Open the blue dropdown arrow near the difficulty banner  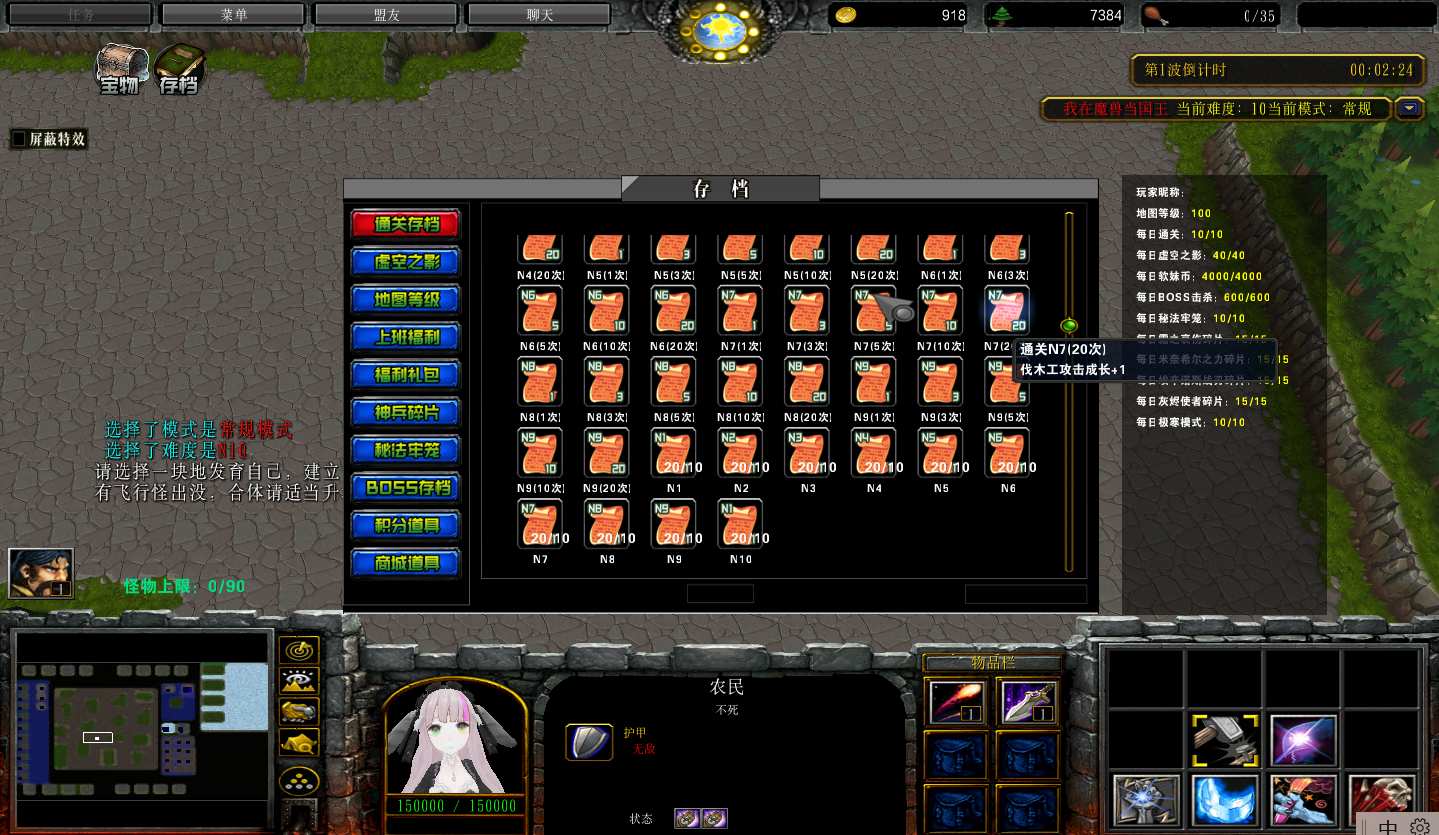1410,108
